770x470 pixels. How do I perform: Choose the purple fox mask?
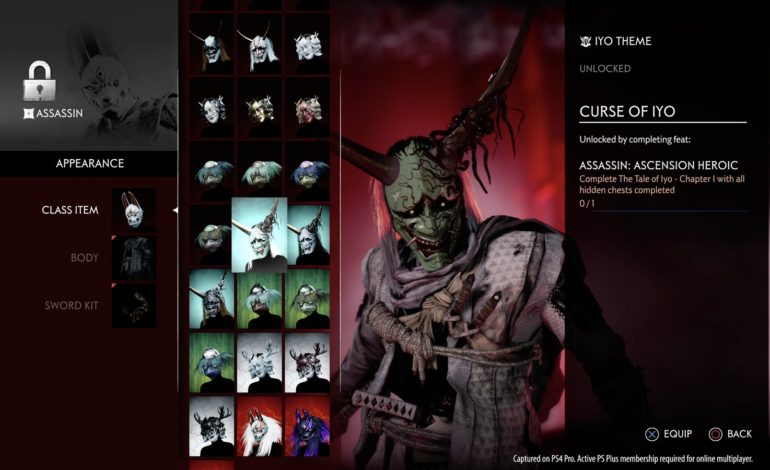(x=307, y=425)
